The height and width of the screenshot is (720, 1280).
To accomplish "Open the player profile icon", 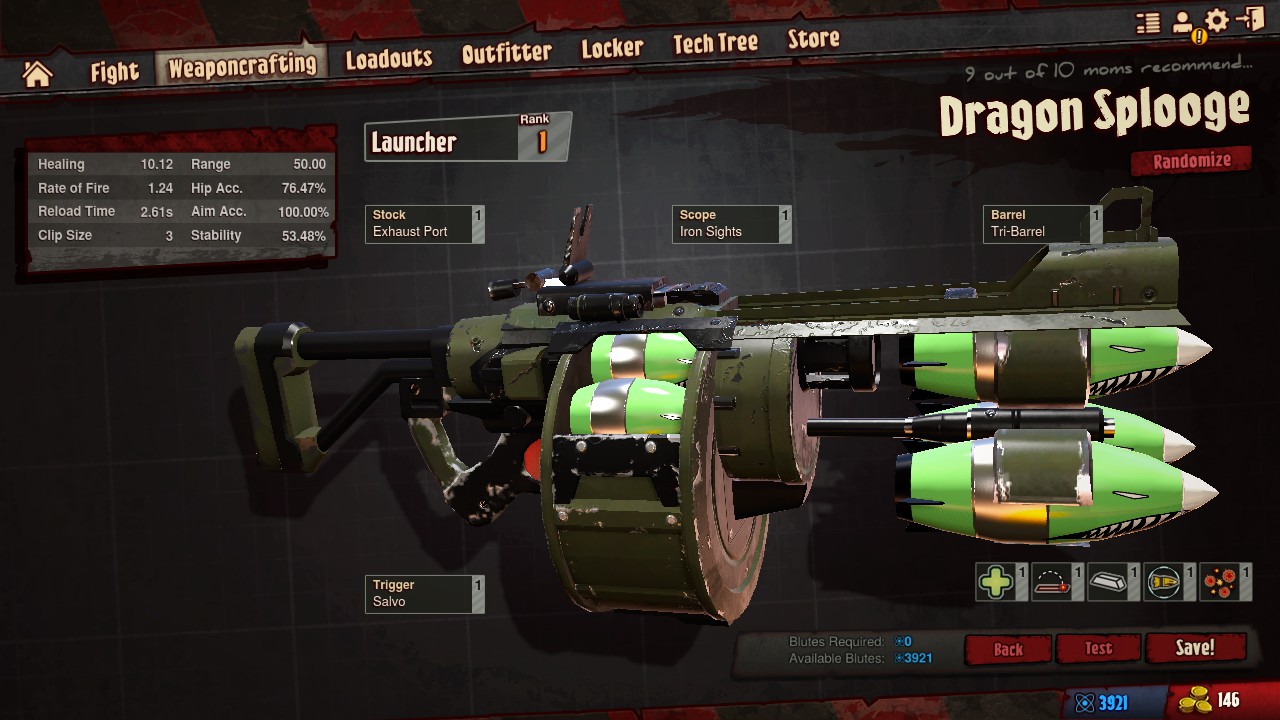I will point(1184,23).
